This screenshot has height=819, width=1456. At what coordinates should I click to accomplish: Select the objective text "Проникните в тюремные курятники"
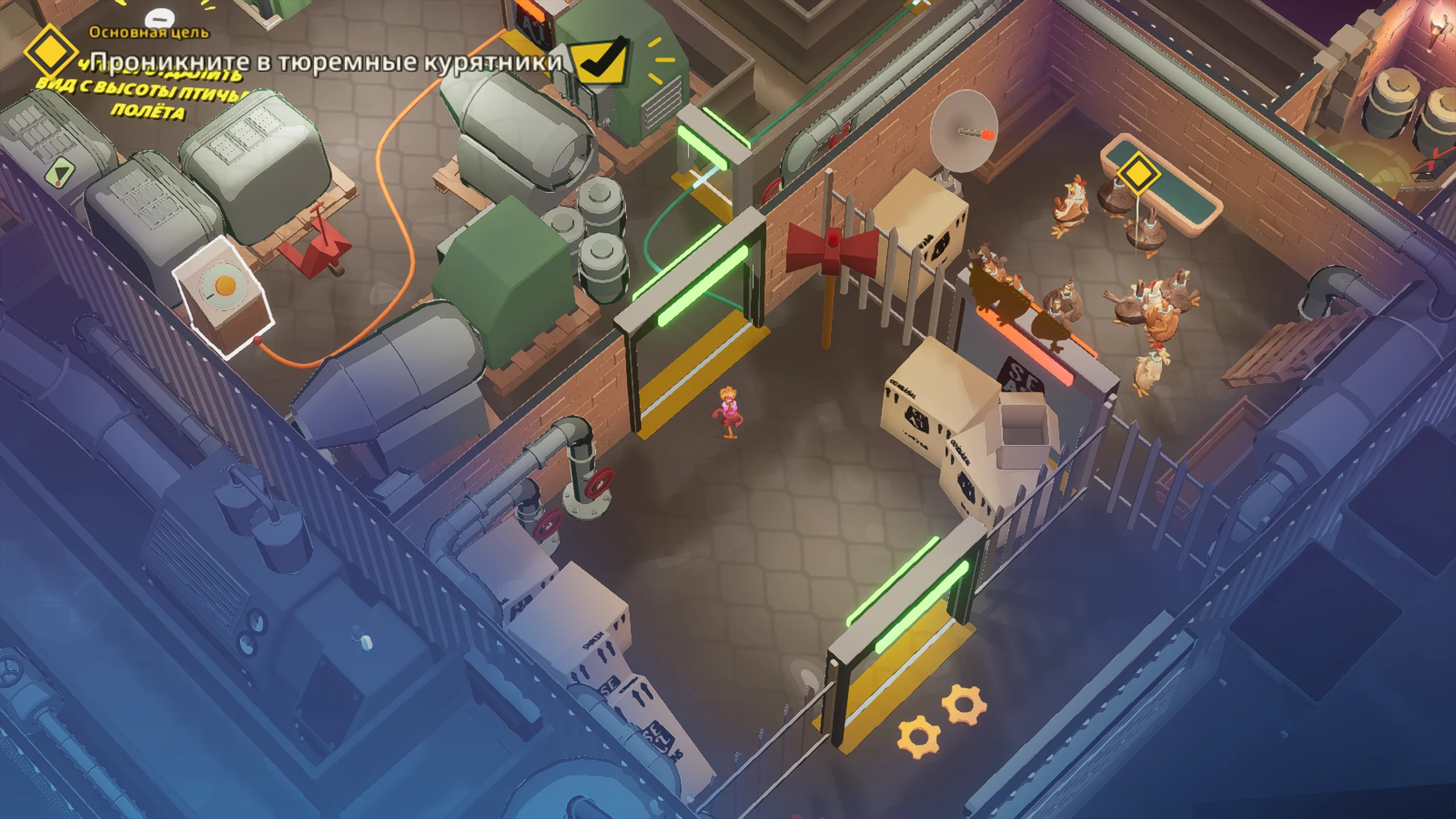tap(326, 62)
